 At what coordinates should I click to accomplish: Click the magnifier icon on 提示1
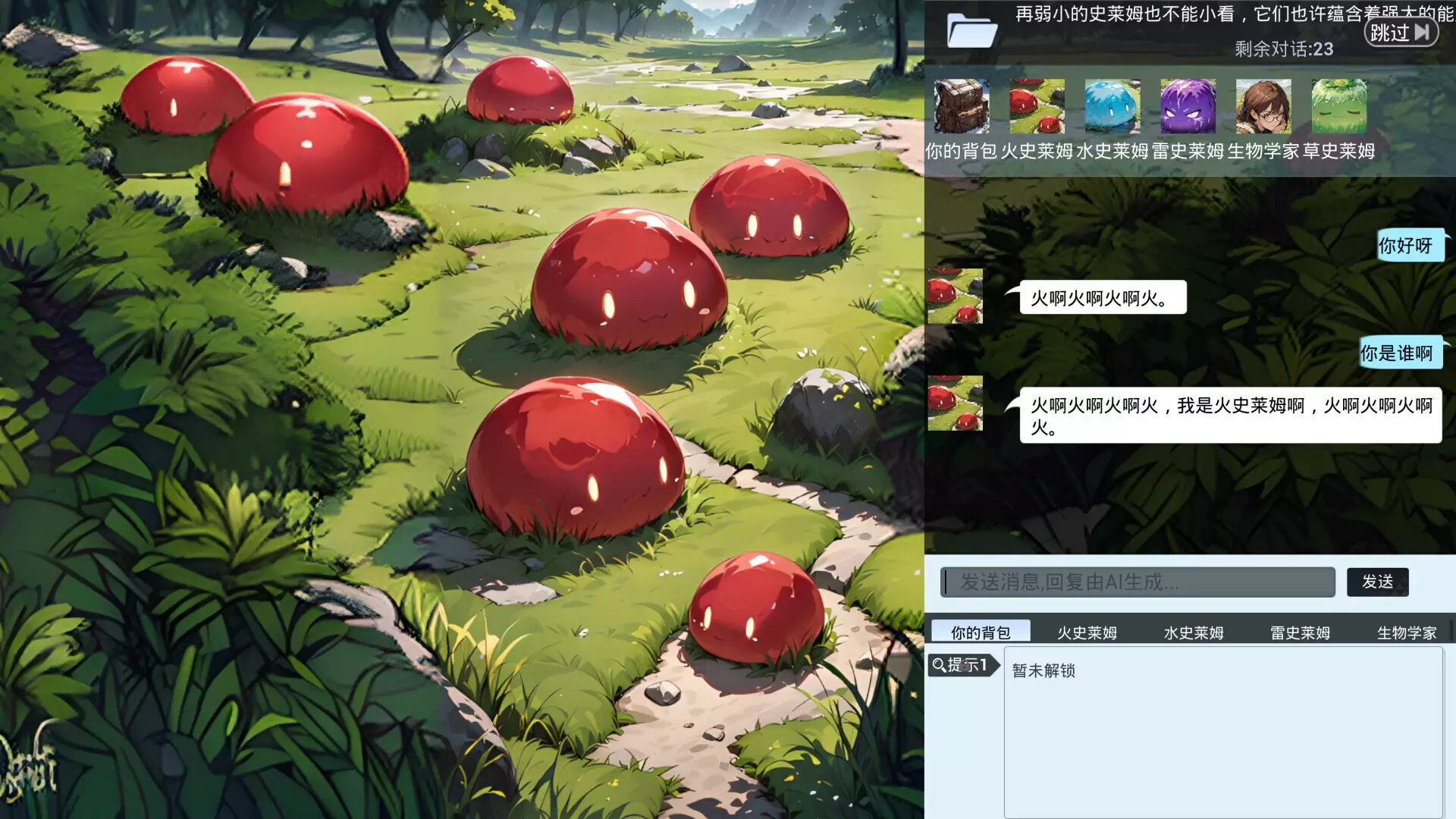pos(940,666)
